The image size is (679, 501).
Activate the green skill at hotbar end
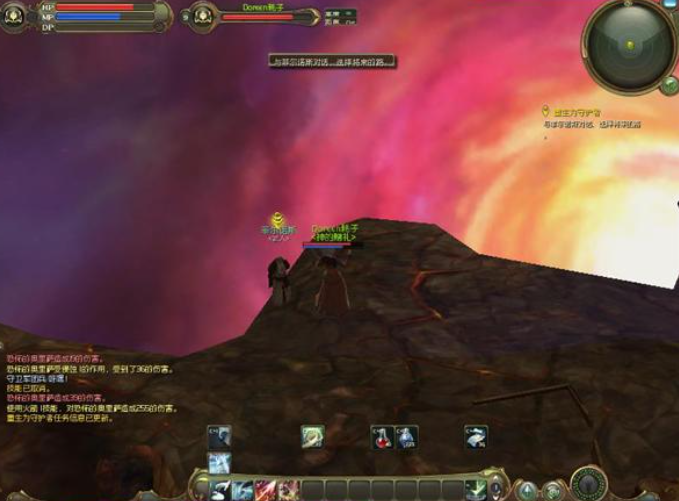click(x=476, y=489)
